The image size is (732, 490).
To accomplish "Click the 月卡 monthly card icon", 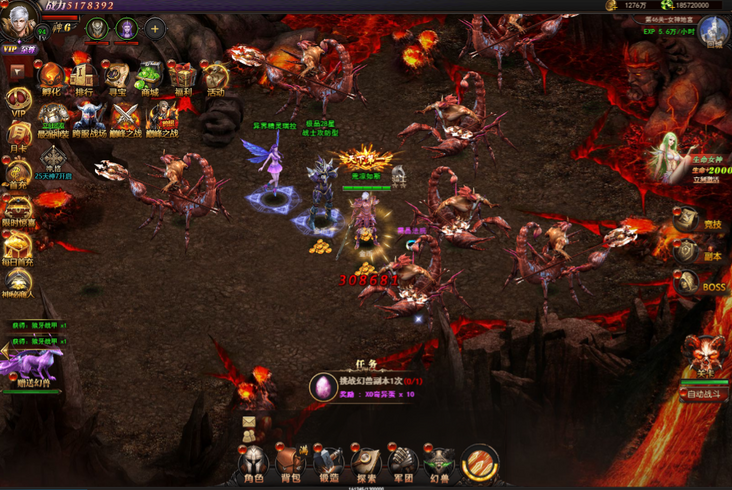I will pyautogui.click(x=18, y=136).
